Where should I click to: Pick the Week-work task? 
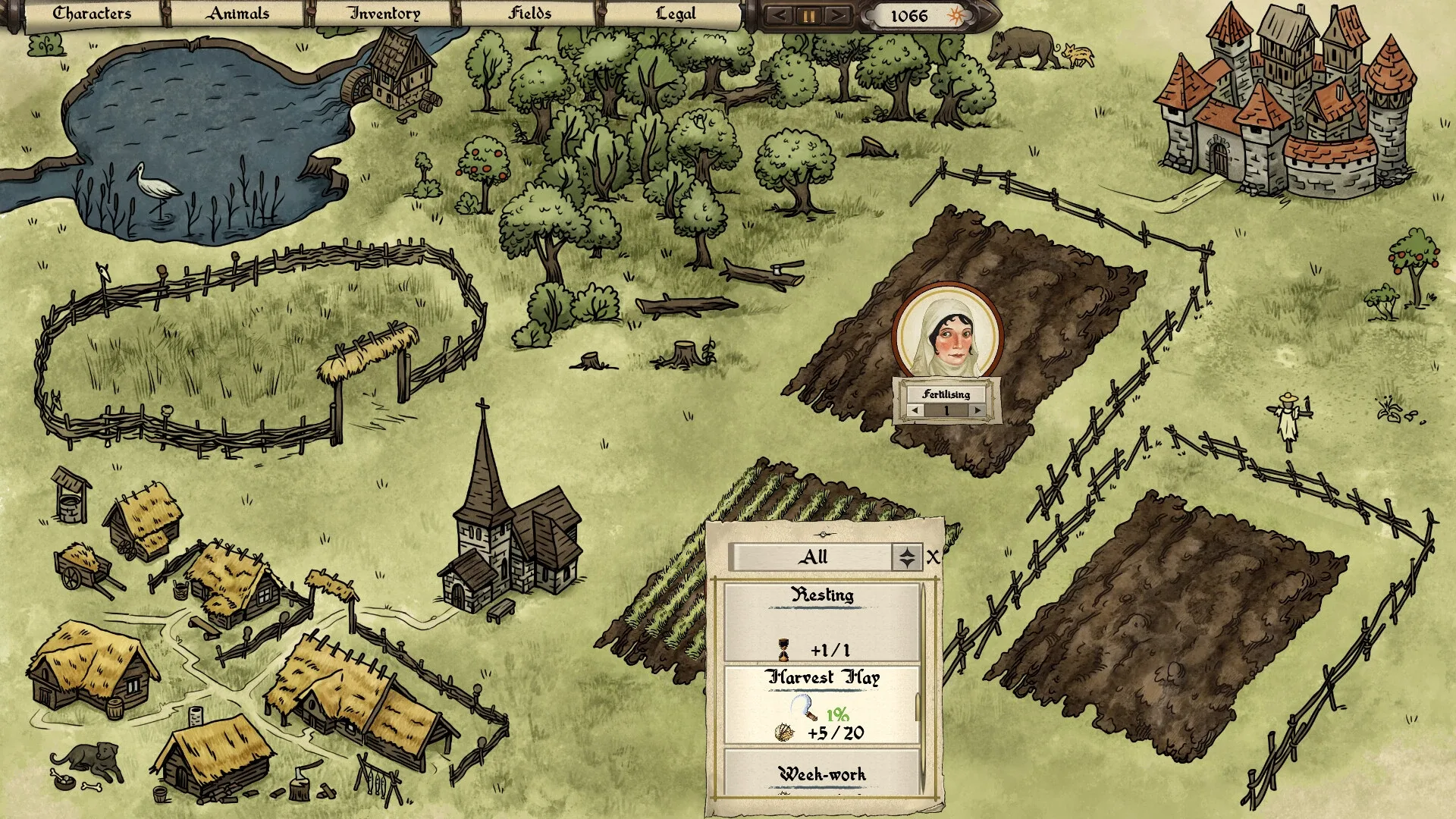click(822, 772)
